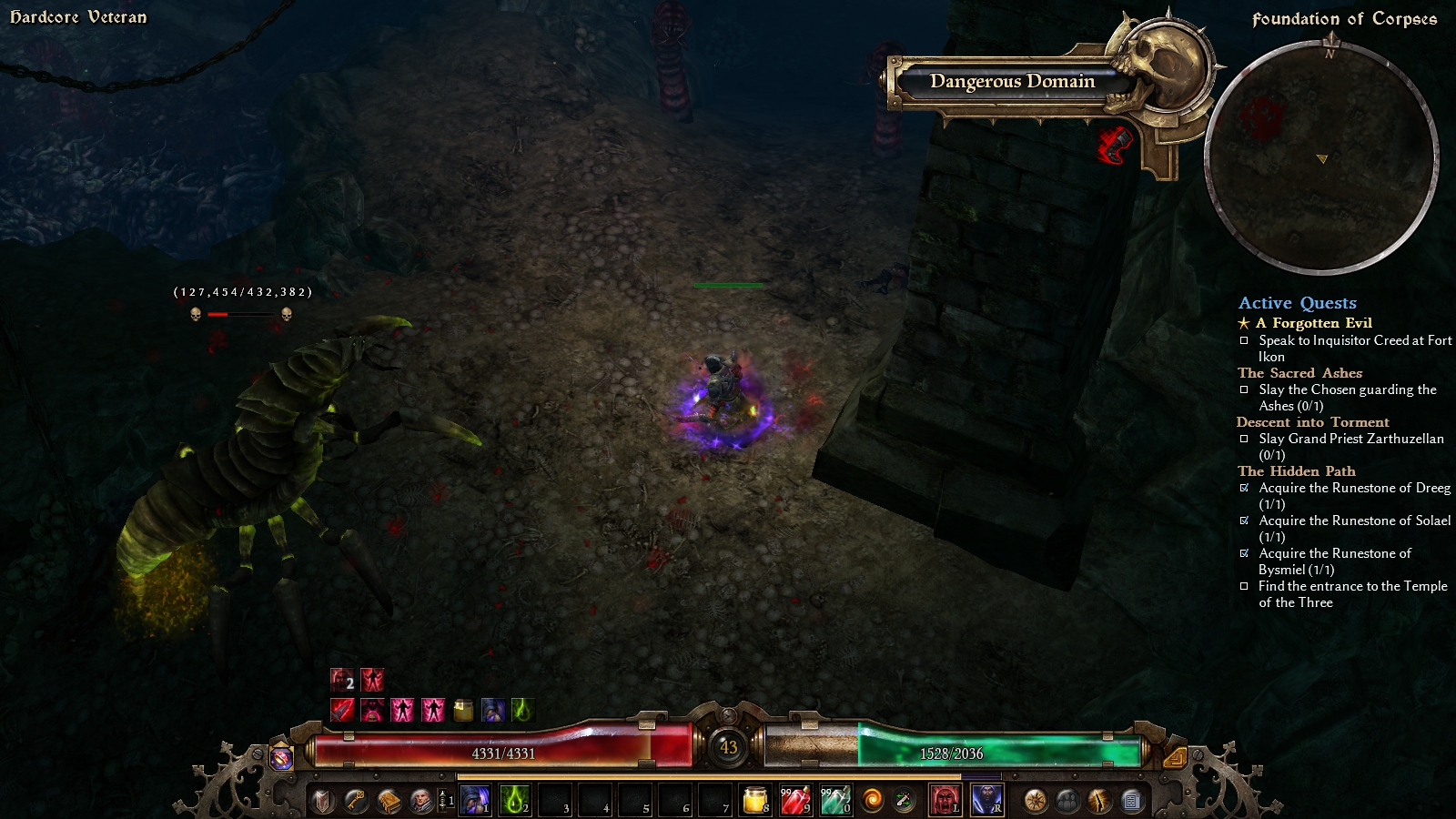Click the circular minimap
The image size is (1456, 819).
[x=1321, y=157]
